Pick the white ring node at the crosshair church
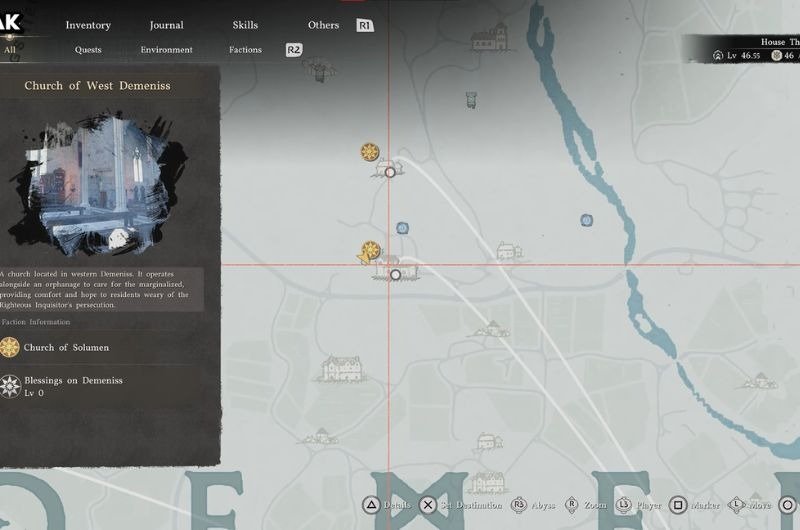 (396, 274)
